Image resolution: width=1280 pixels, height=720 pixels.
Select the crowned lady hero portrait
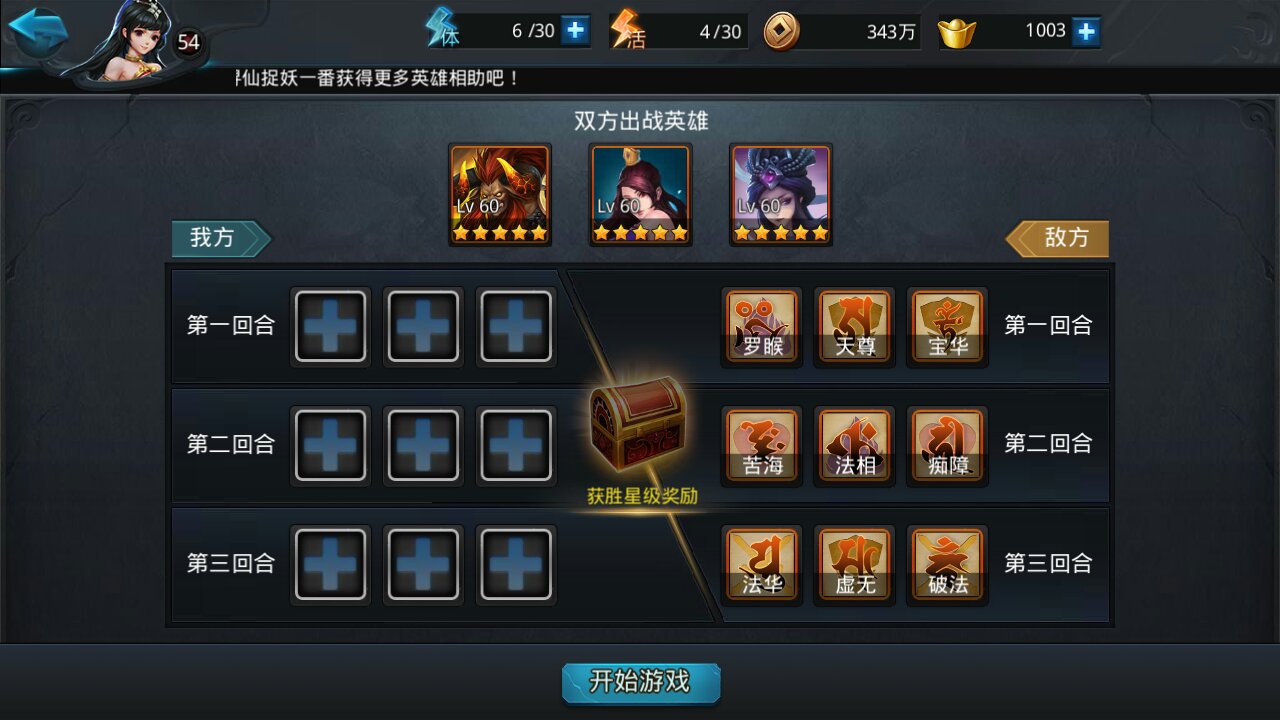[x=640, y=194]
